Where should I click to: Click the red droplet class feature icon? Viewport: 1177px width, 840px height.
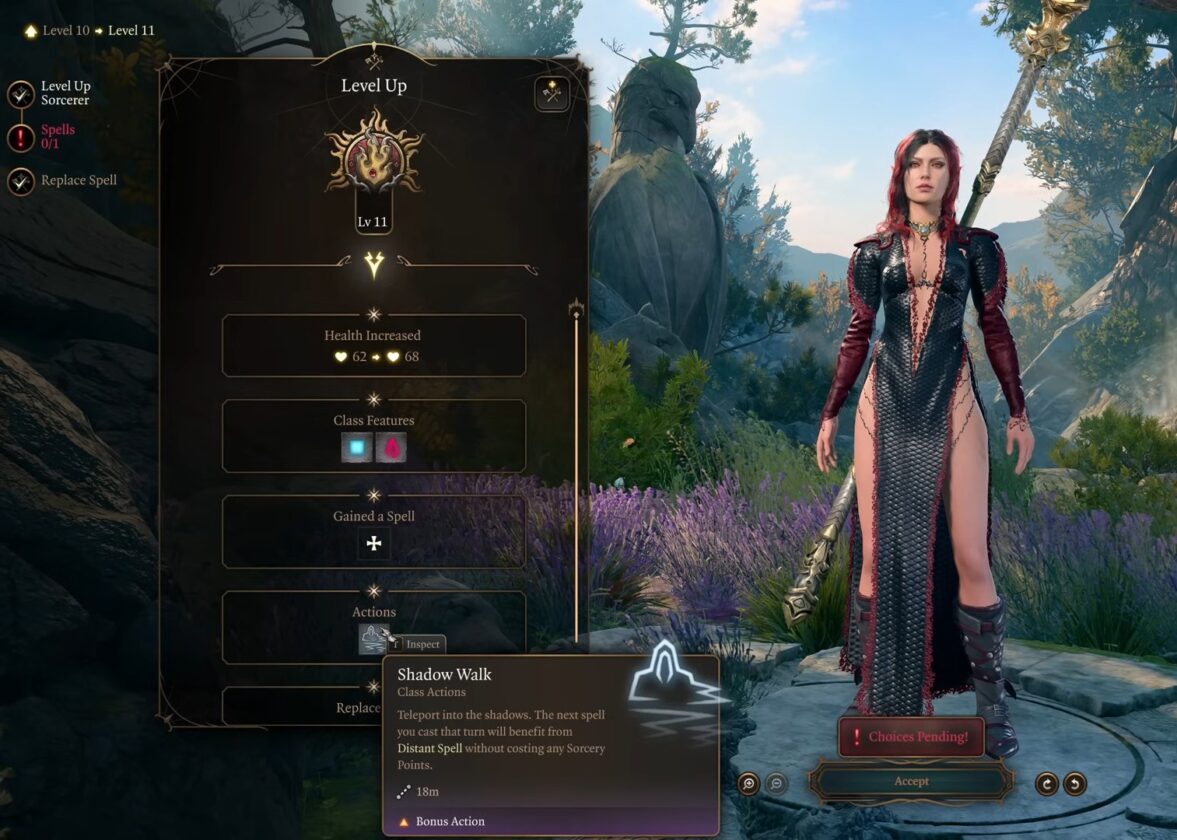(x=391, y=447)
